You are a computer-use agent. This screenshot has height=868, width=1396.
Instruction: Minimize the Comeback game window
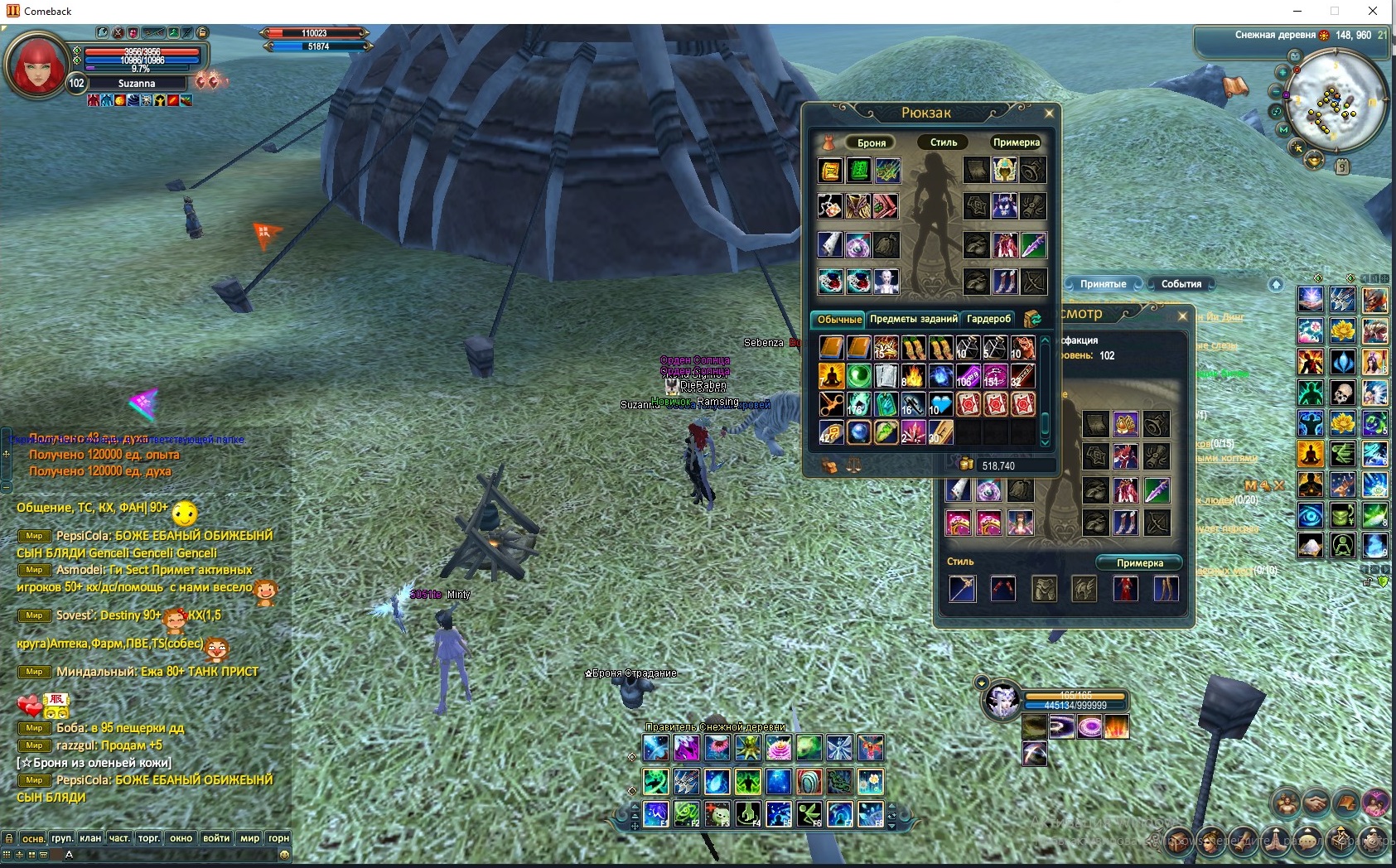[x=1297, y=11]
